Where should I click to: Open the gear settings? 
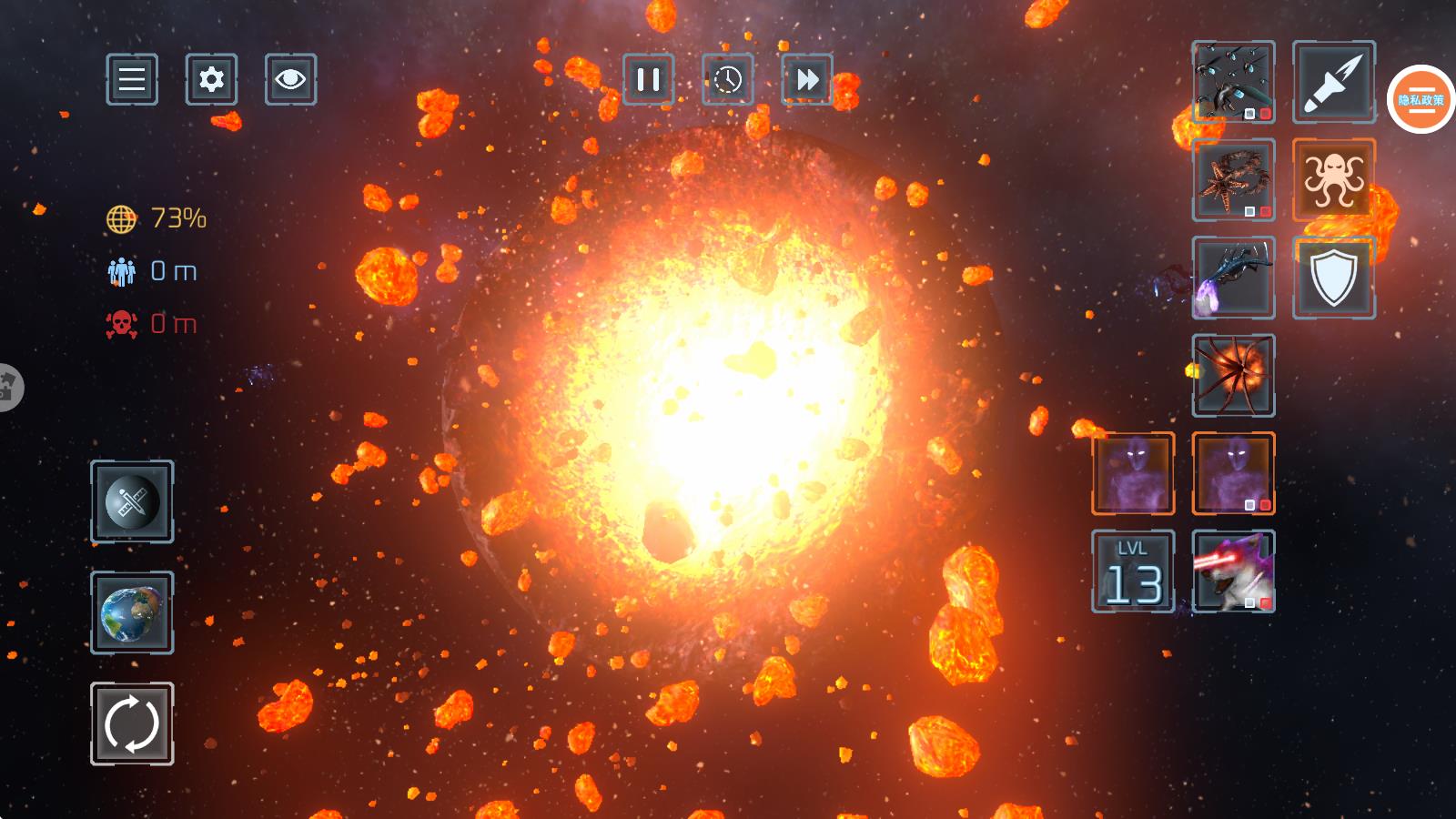point(211,79)
